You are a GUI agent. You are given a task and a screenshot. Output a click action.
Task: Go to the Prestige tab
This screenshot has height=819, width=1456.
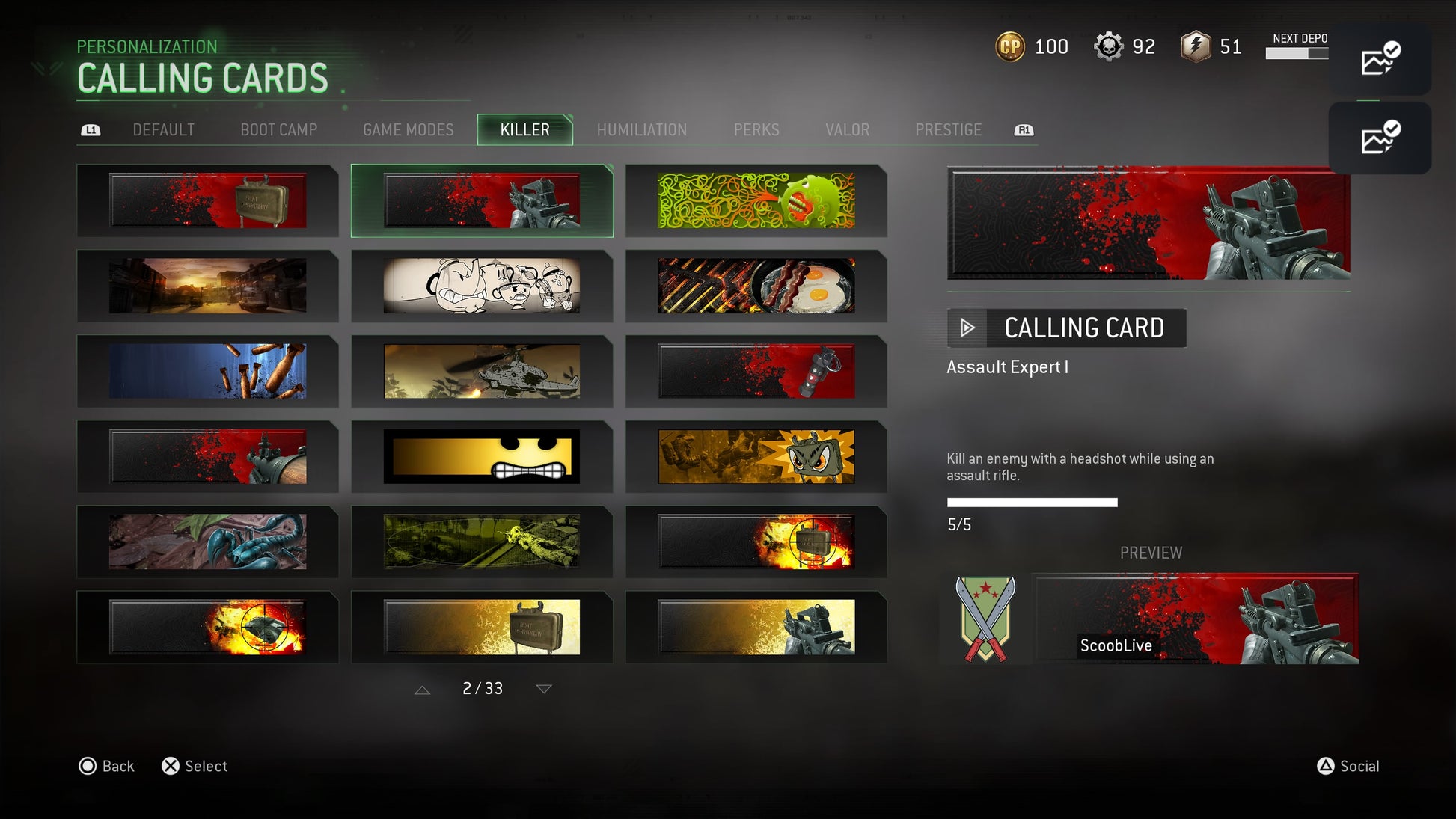coord(948,130)
